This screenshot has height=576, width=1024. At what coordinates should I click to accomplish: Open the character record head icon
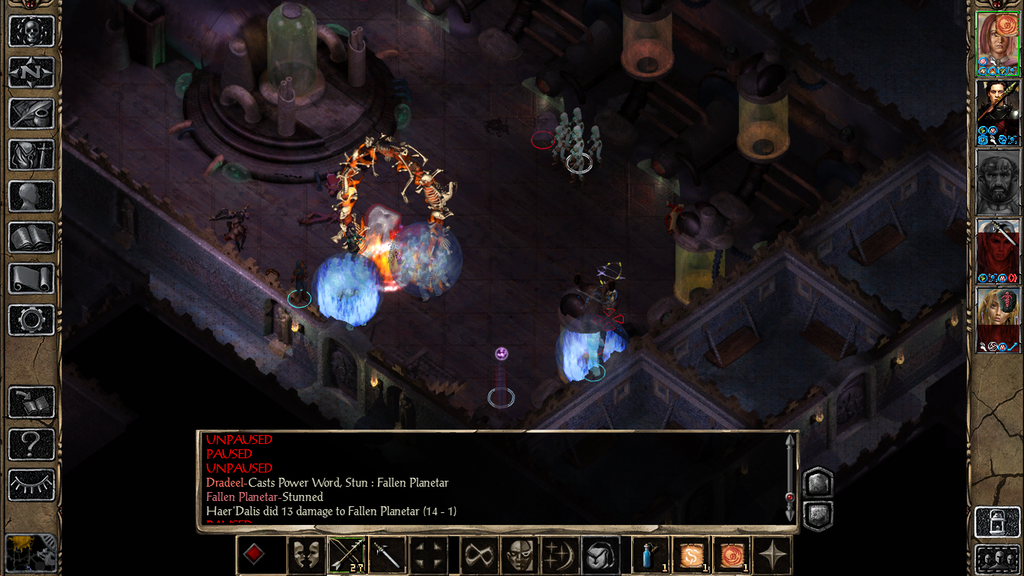click(31, 196)
